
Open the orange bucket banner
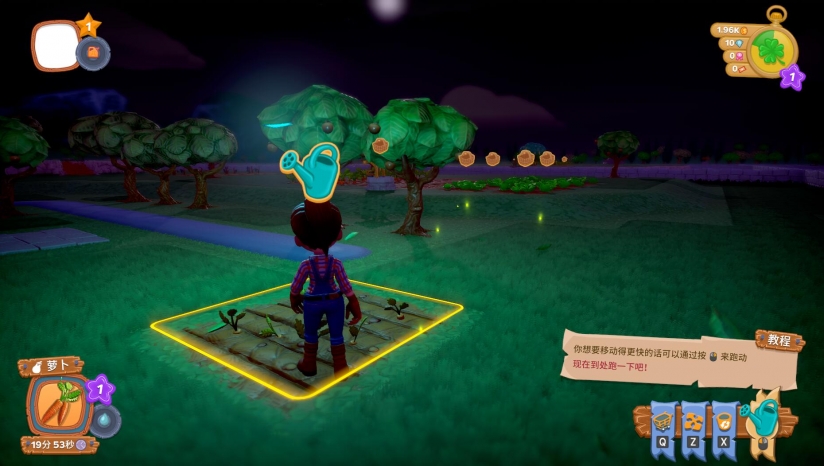click(x=724, y=421)
